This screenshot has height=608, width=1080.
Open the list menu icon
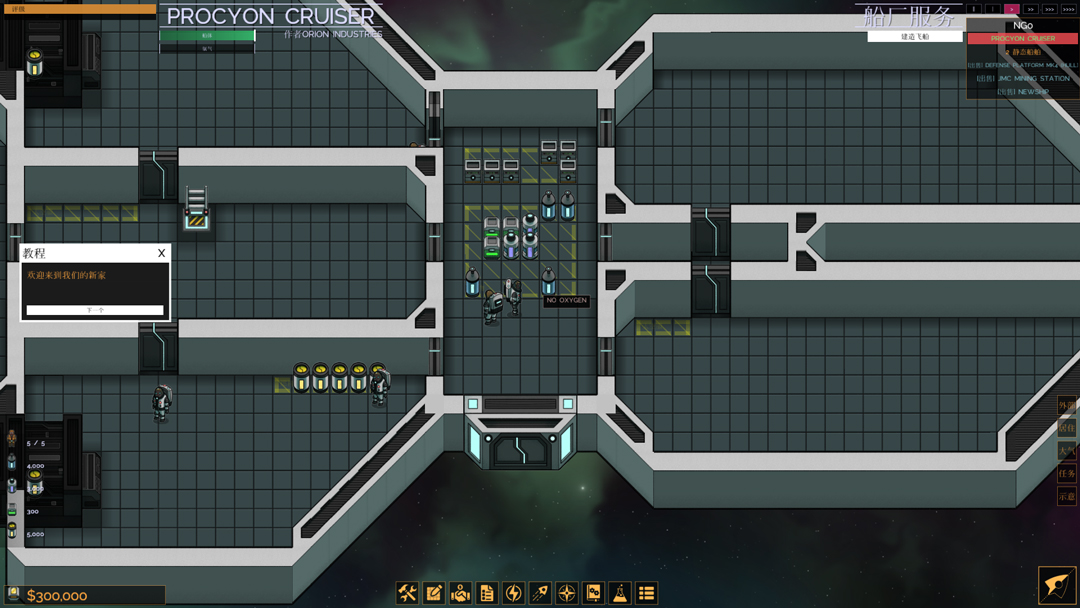point(647,593)
